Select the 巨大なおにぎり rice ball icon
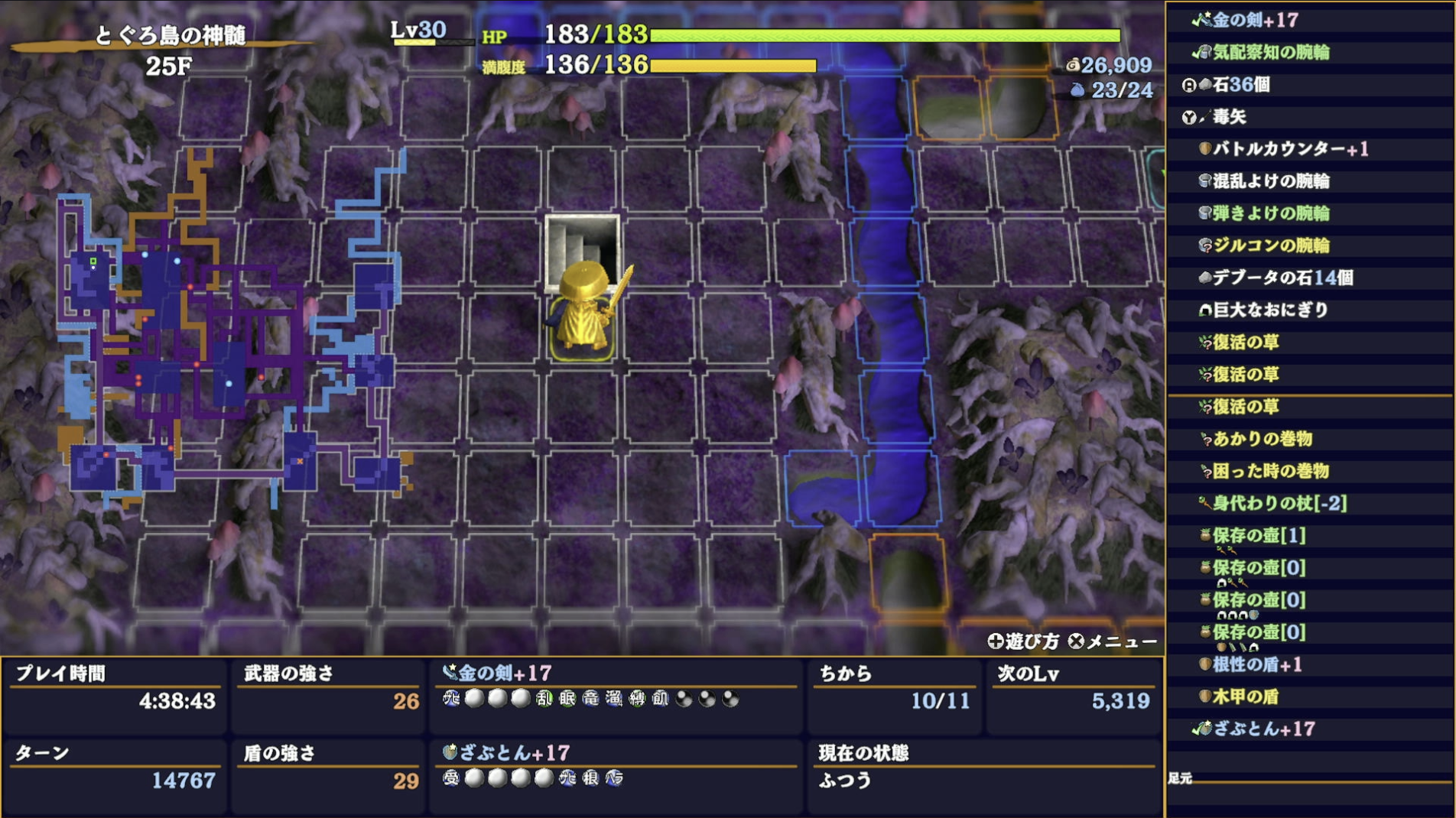The width and height of the screenshot is (1456, 818). 1206,309
